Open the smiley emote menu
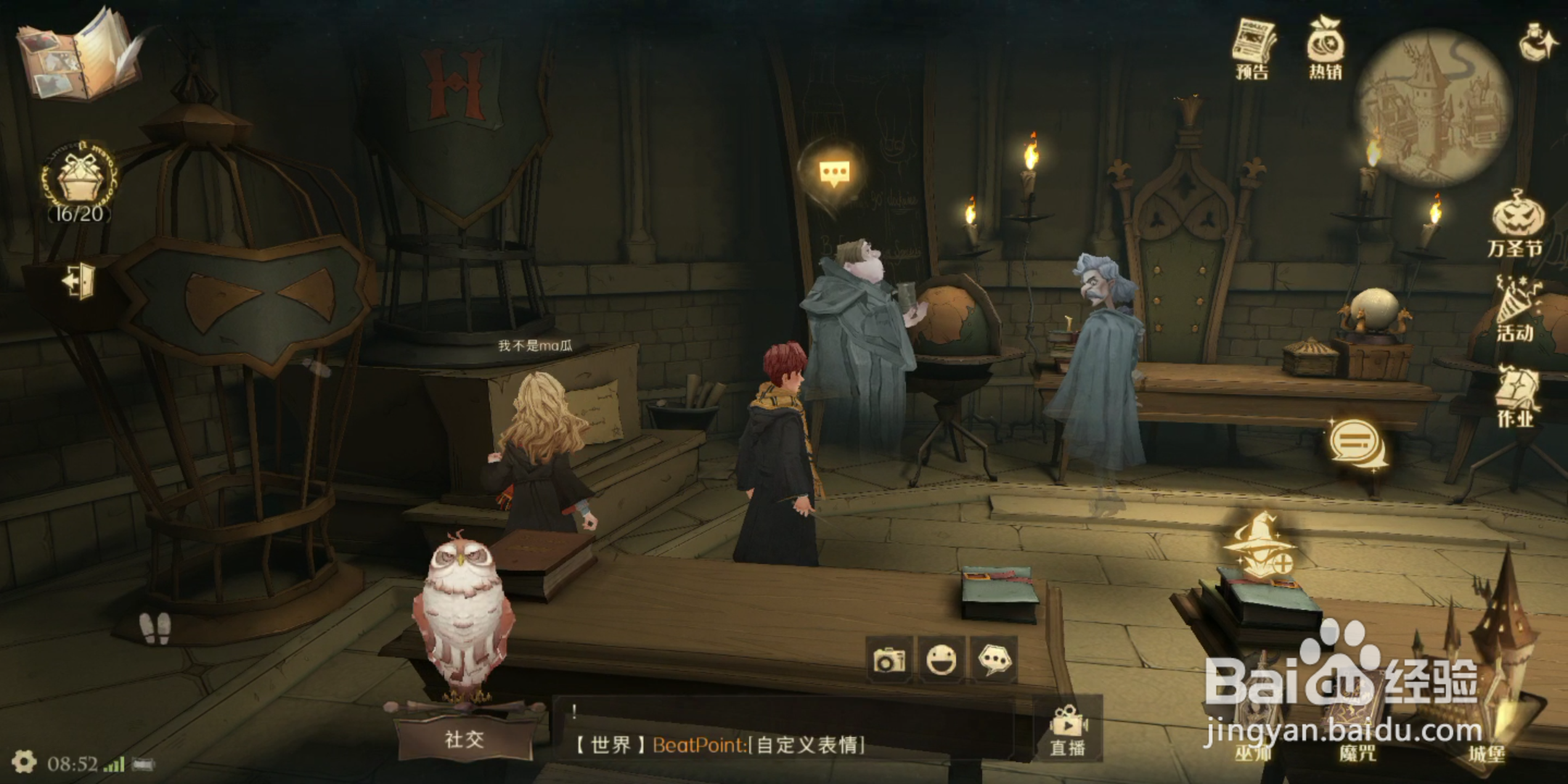1568x784 pixels. [942, 660]
